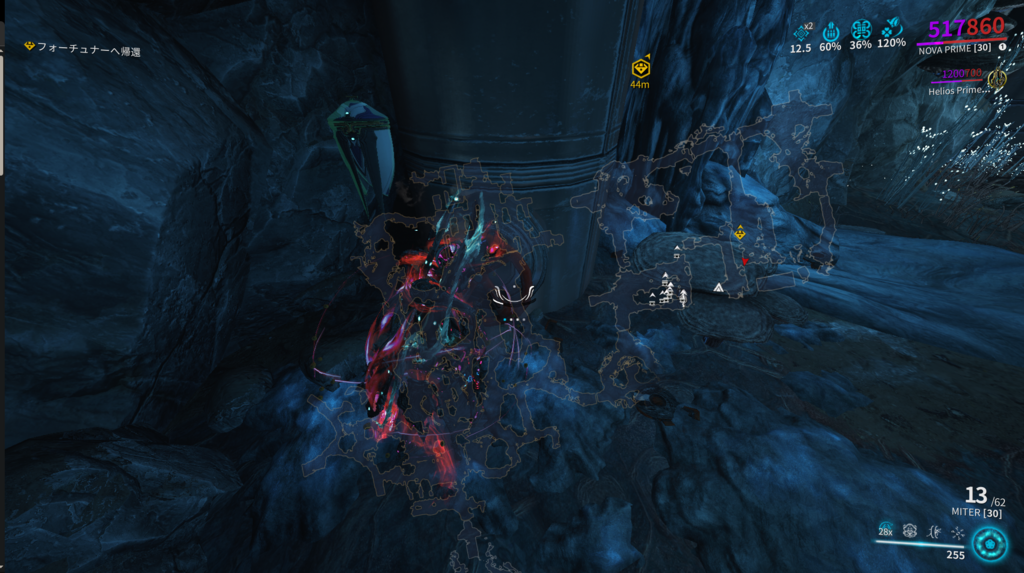Viewport: 1024px width, 573px height.
Task: Click the white triangle player marker on the map
Action: (x=718, y=288)
